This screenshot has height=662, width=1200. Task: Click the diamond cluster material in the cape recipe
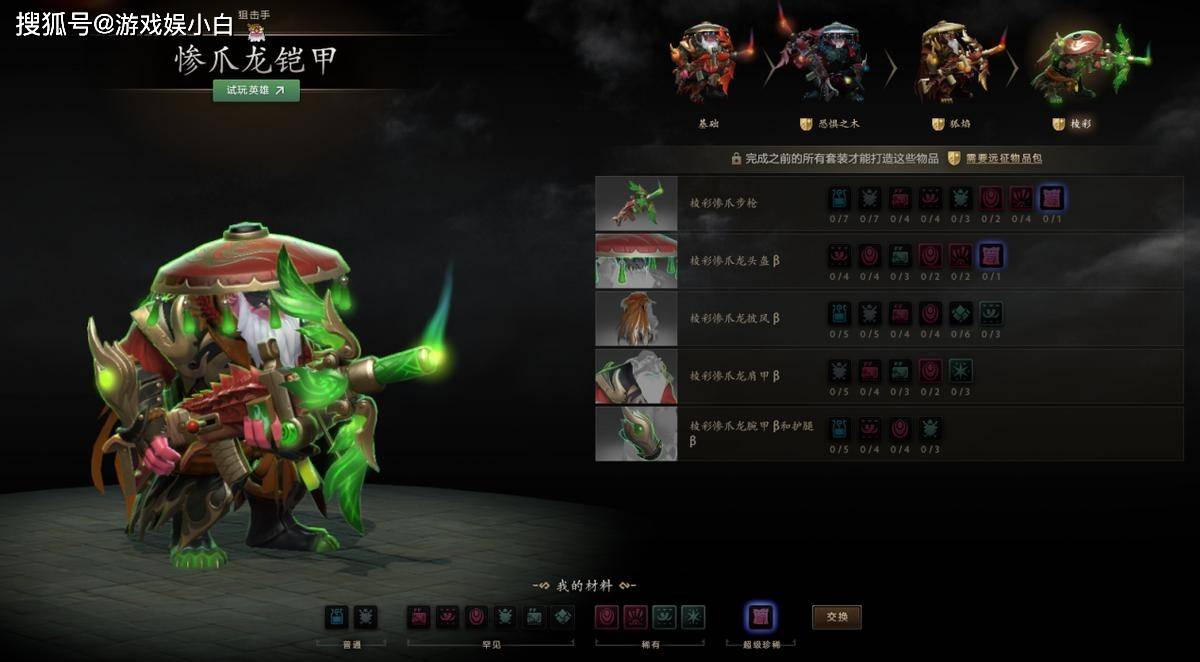click(x=961, y=313)
